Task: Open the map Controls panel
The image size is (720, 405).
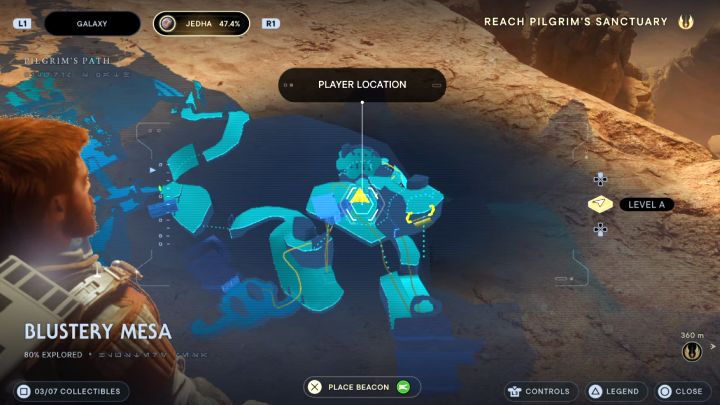Action: 539,391
